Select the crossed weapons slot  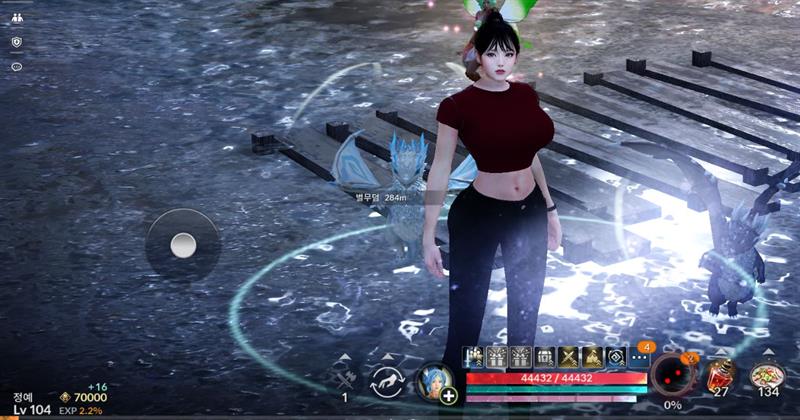pyautogui.click(x=344, y=378)
